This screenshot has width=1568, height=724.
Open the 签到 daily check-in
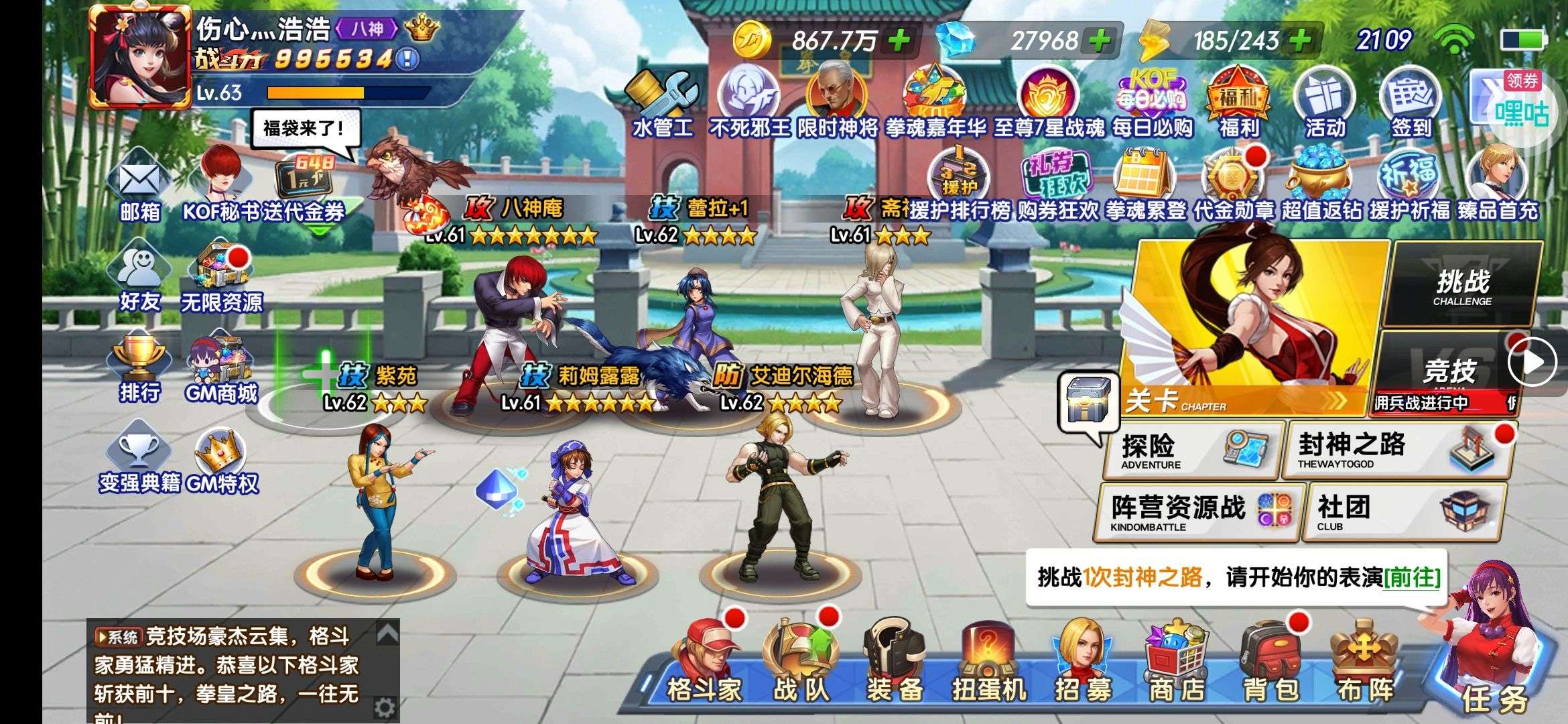[x=1411, y=104]
